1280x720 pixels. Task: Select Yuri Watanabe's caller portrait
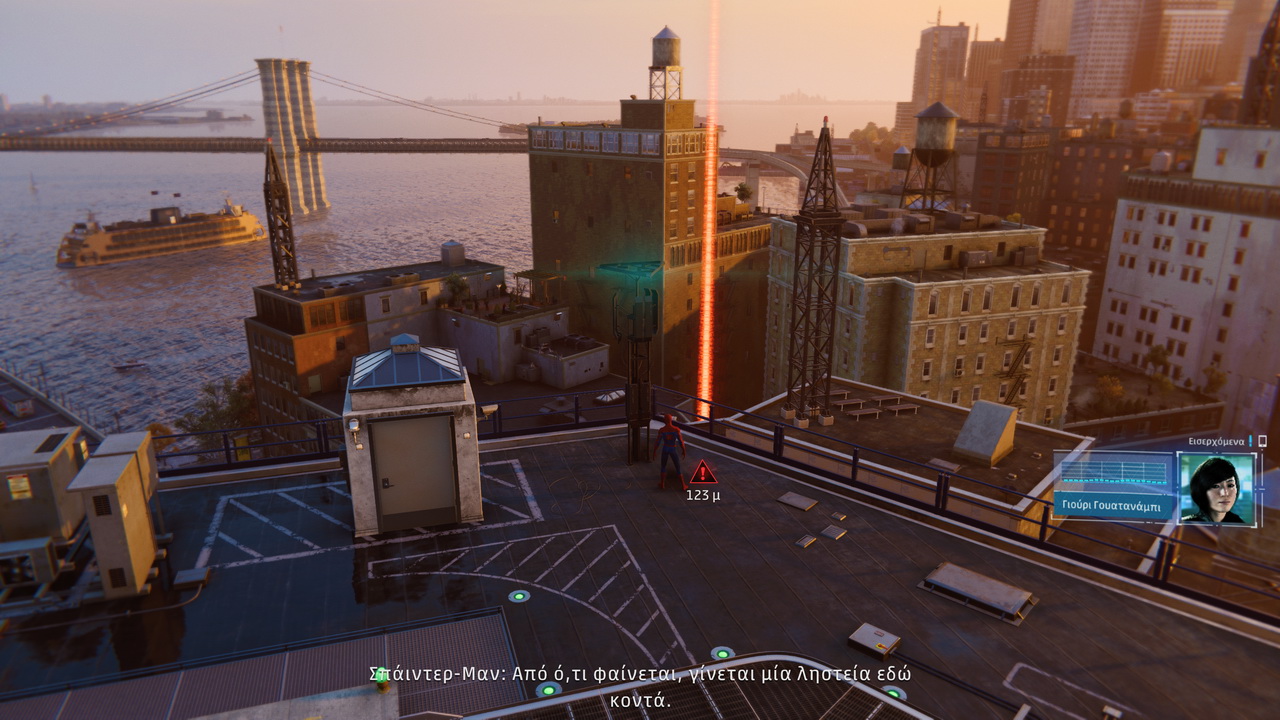[1217, 488]
